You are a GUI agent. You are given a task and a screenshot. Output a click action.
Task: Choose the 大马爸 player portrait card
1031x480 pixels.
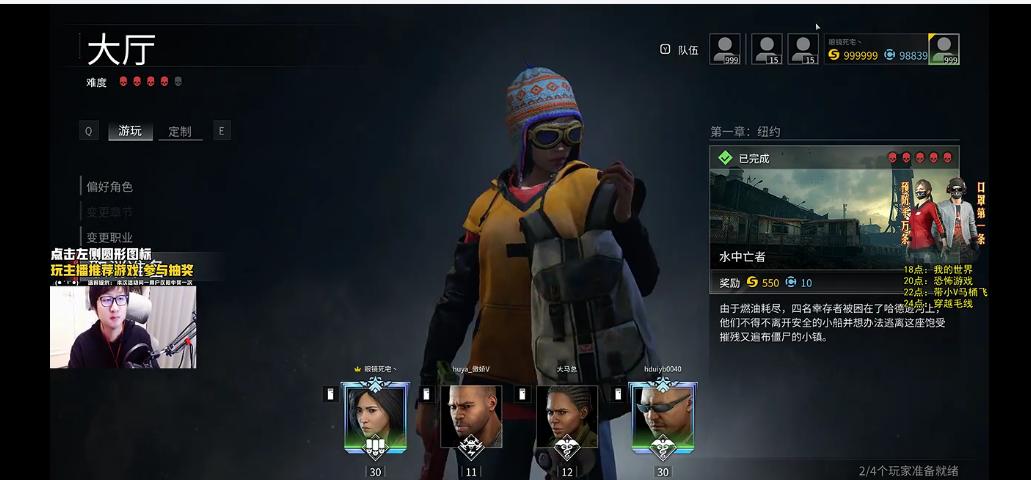click(x=567, y=417)
